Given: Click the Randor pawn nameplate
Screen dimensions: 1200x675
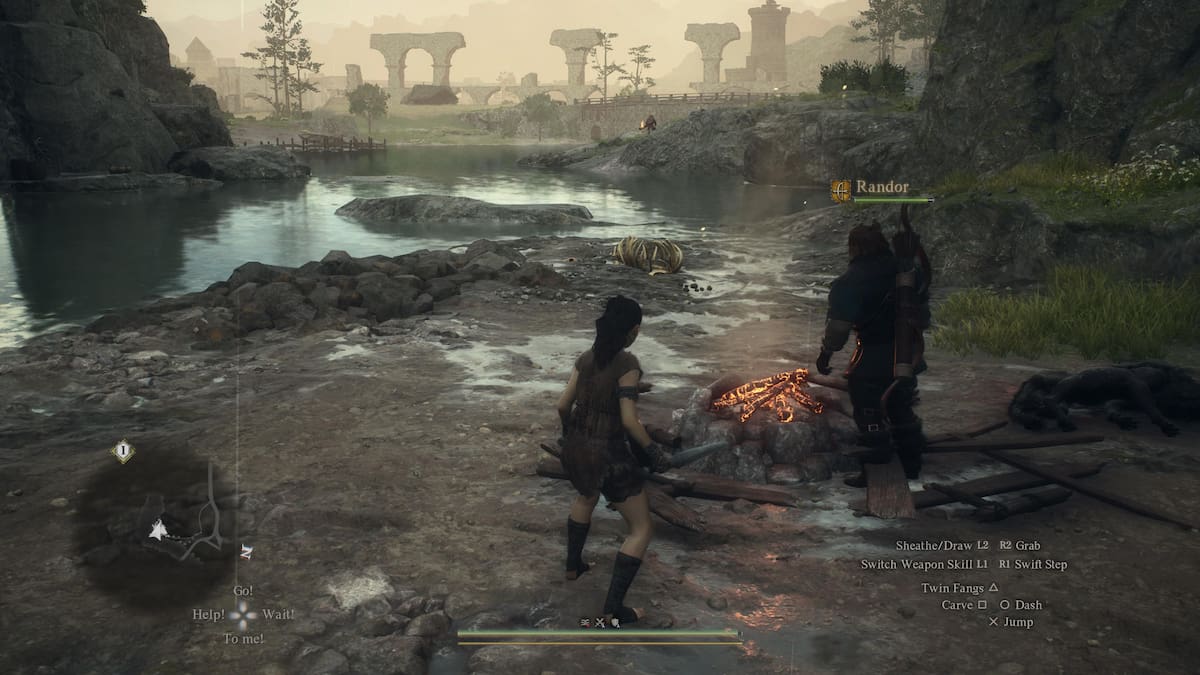Looking at the screenshot, I should pyautogui.click(x=882, y=186).
